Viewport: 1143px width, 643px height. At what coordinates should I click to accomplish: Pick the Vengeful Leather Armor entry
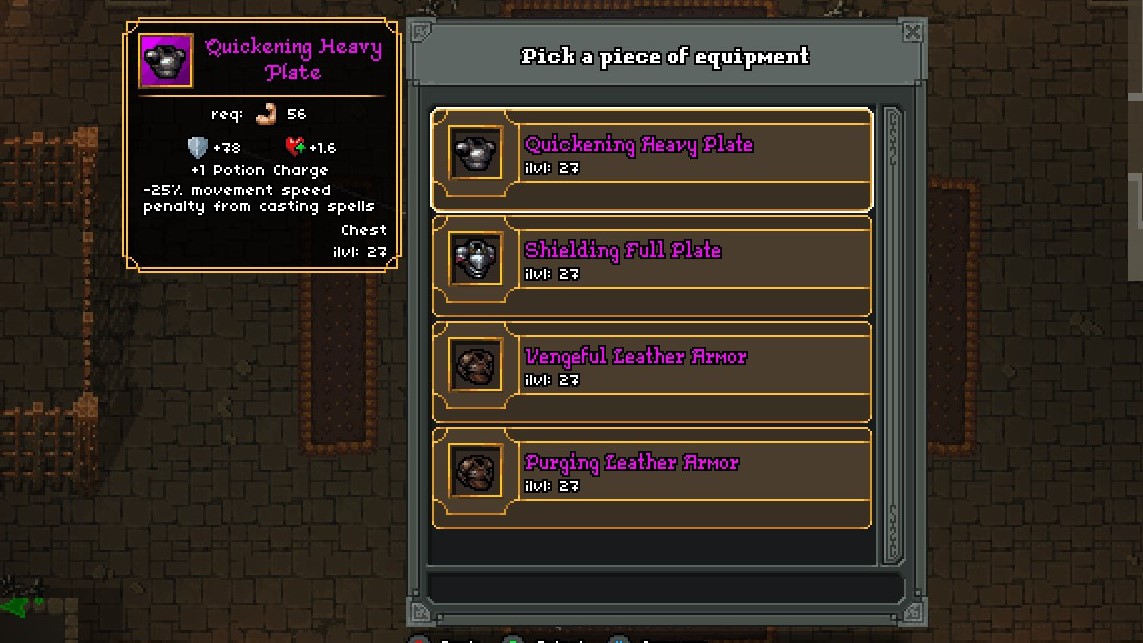651,371
